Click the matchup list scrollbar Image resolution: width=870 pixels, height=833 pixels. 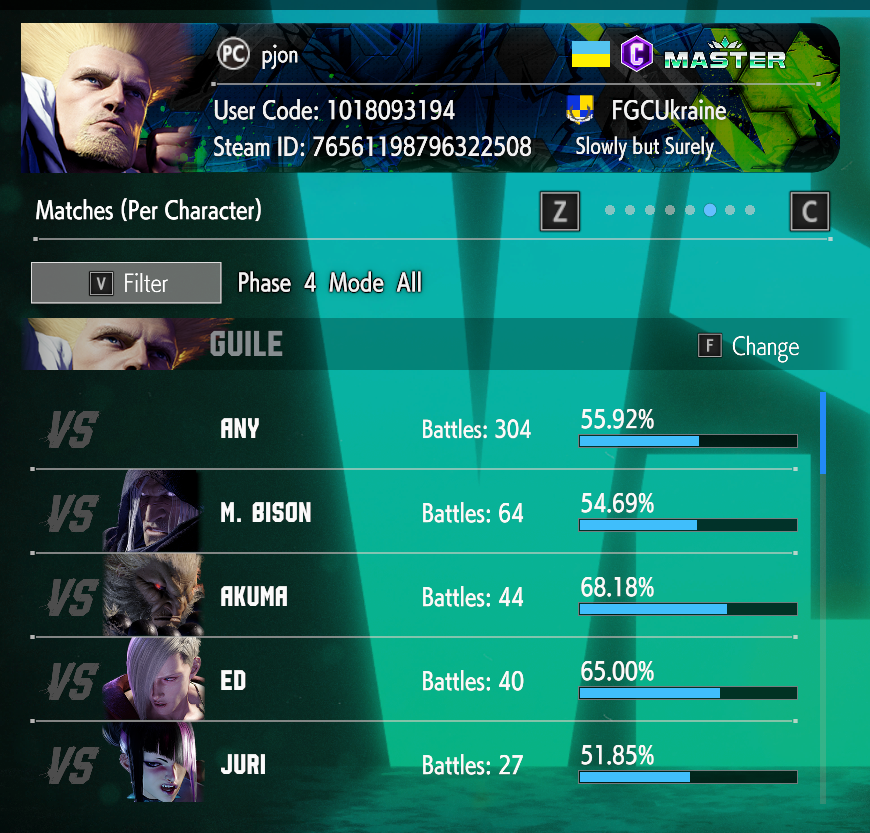(823, 433)
